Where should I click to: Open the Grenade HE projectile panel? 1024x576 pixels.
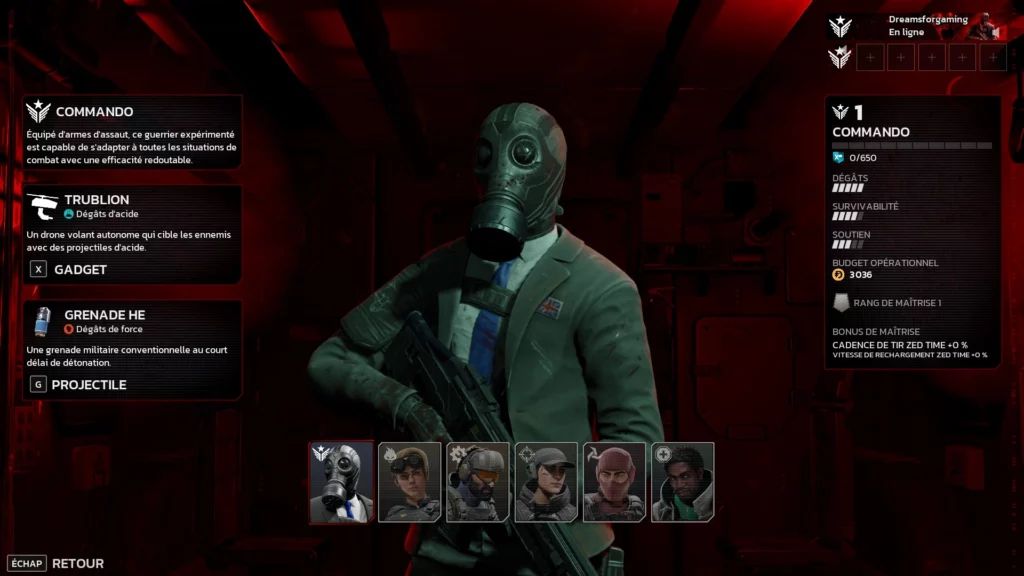tap(132, 350)
